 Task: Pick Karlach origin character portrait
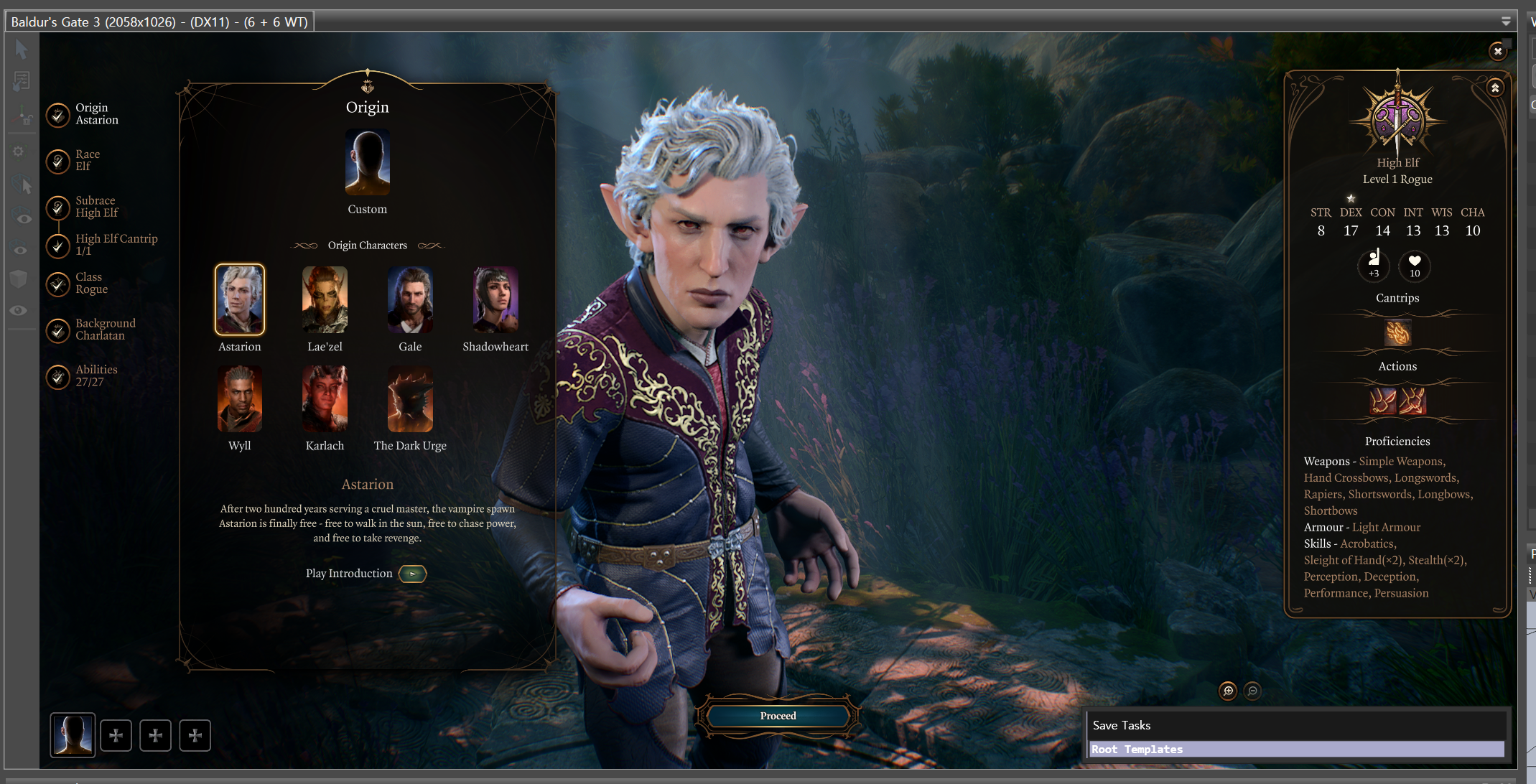pos(325,399)
